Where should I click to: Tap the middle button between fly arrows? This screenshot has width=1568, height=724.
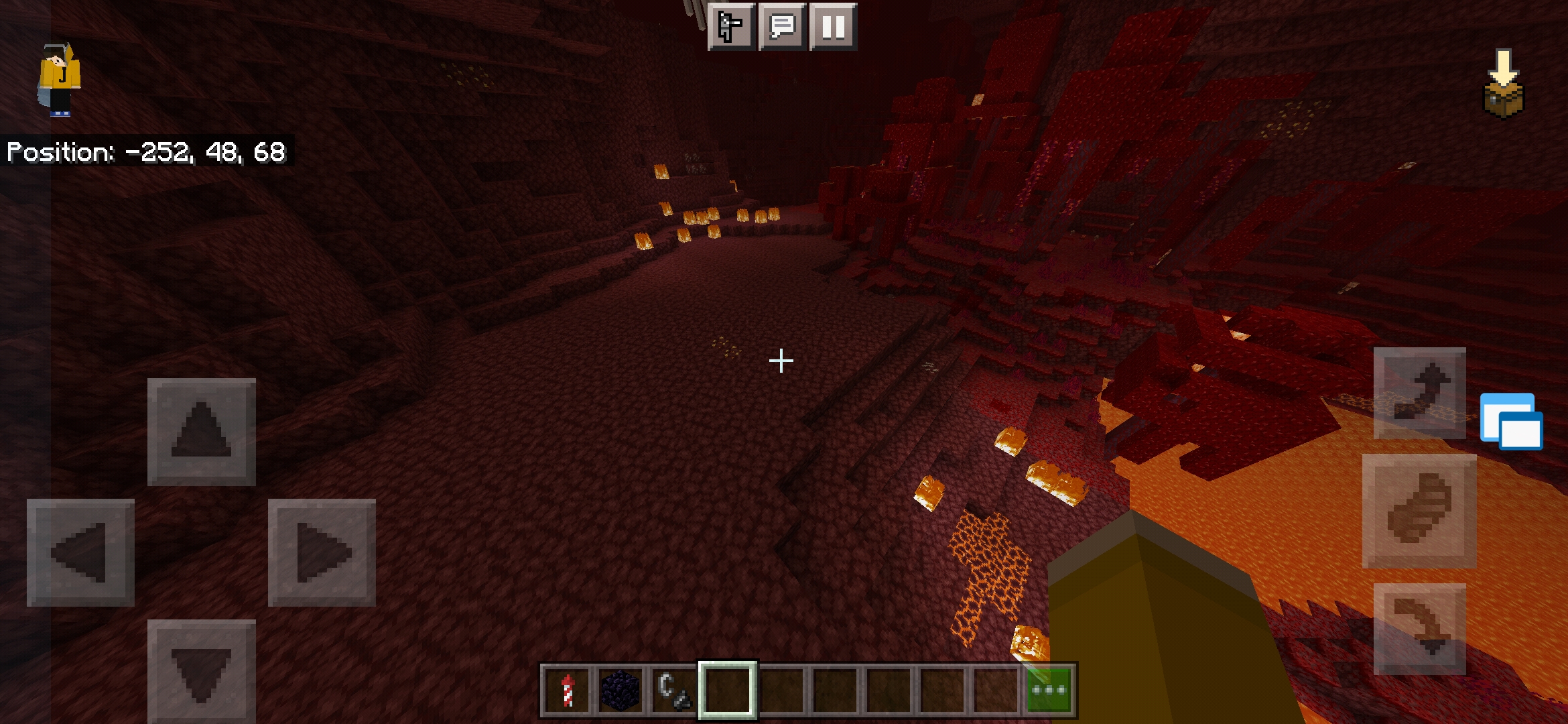pos(1419,511)
